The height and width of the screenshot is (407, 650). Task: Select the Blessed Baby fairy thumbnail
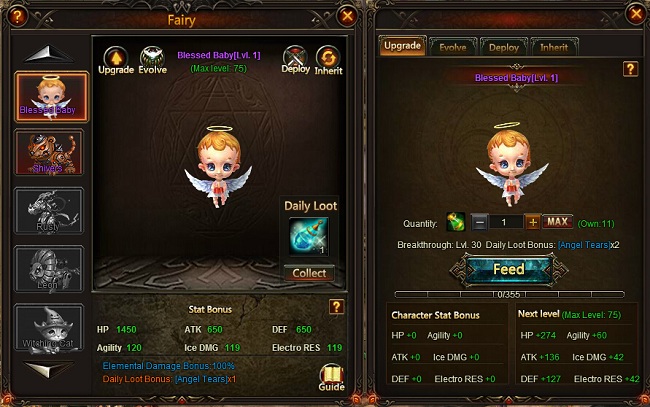pyautogui.click(x=52, y=96)
